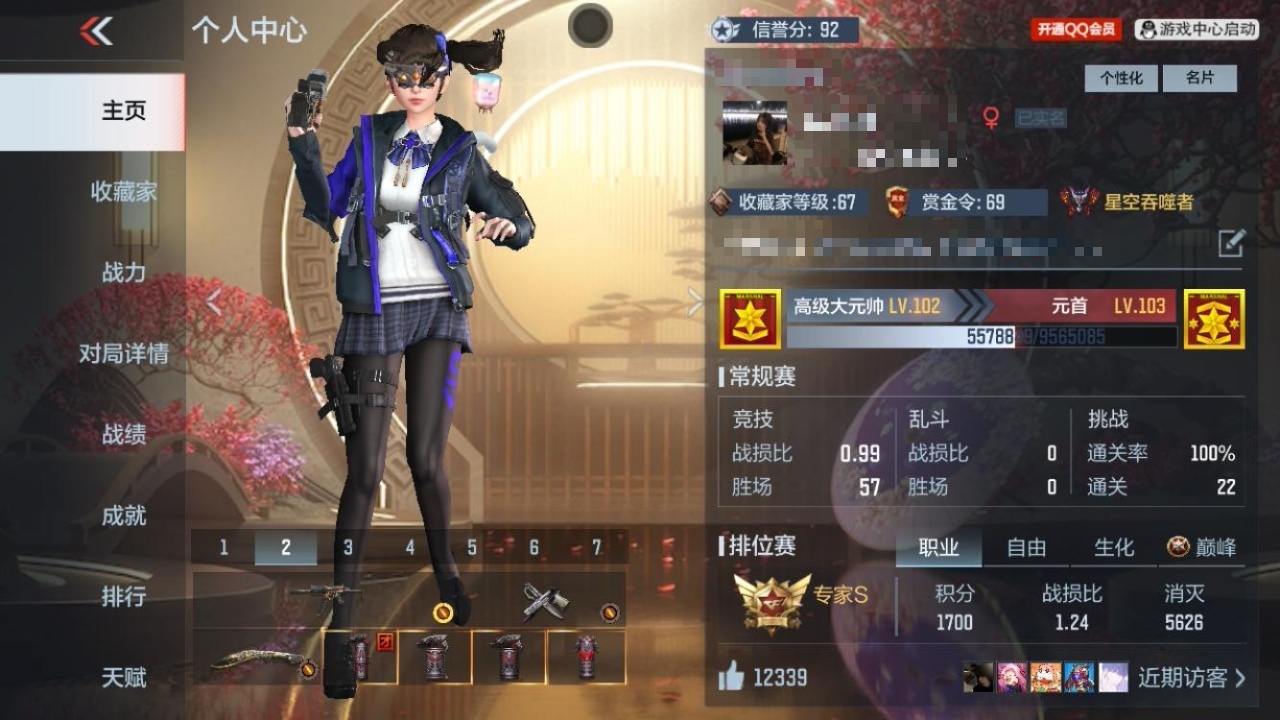Open the 天赋 talents page
This screenshot has width=1280, height=720.
coord(123,677)
